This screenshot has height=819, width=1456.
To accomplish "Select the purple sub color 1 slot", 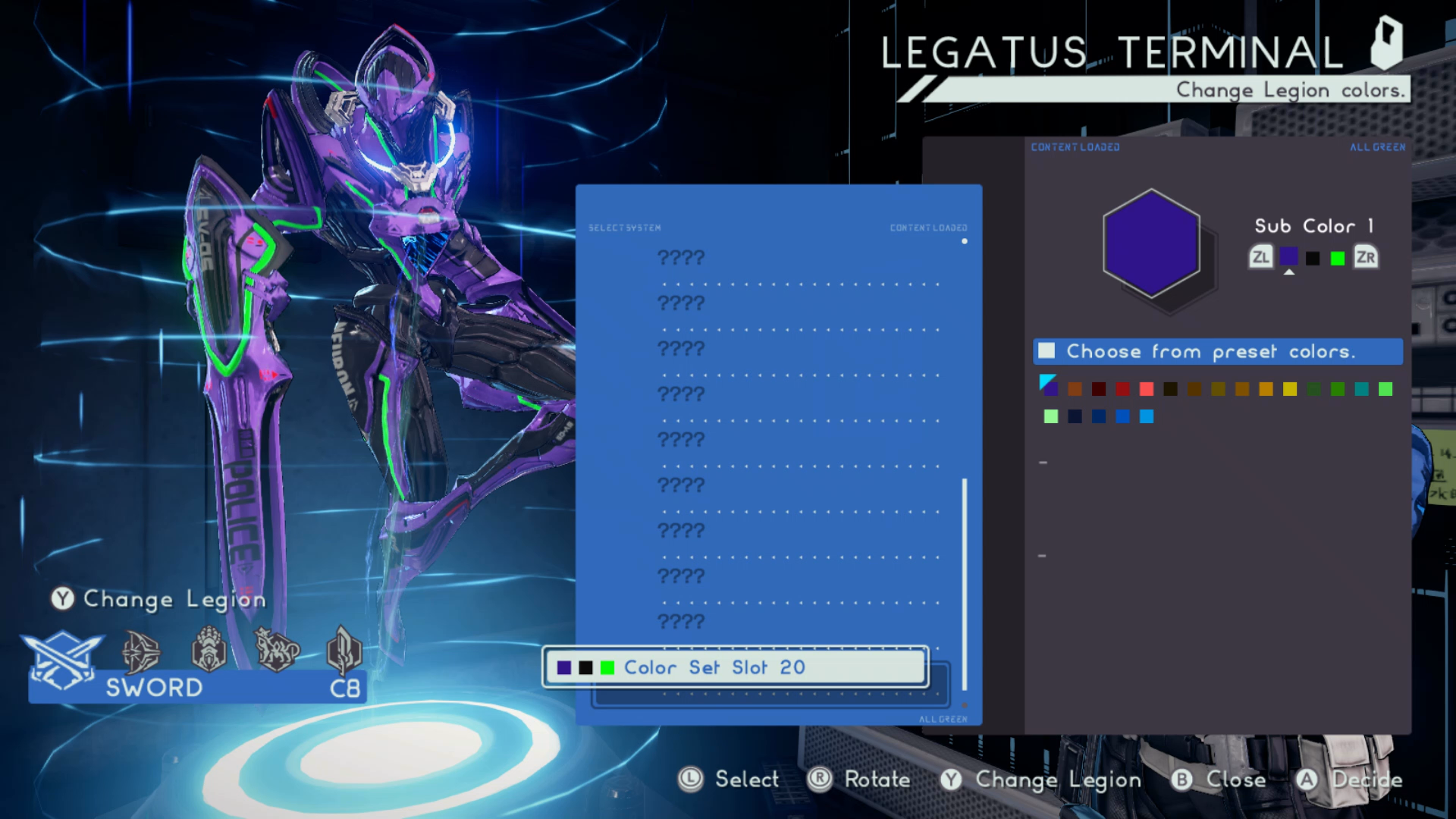I will pos(1288,258).
